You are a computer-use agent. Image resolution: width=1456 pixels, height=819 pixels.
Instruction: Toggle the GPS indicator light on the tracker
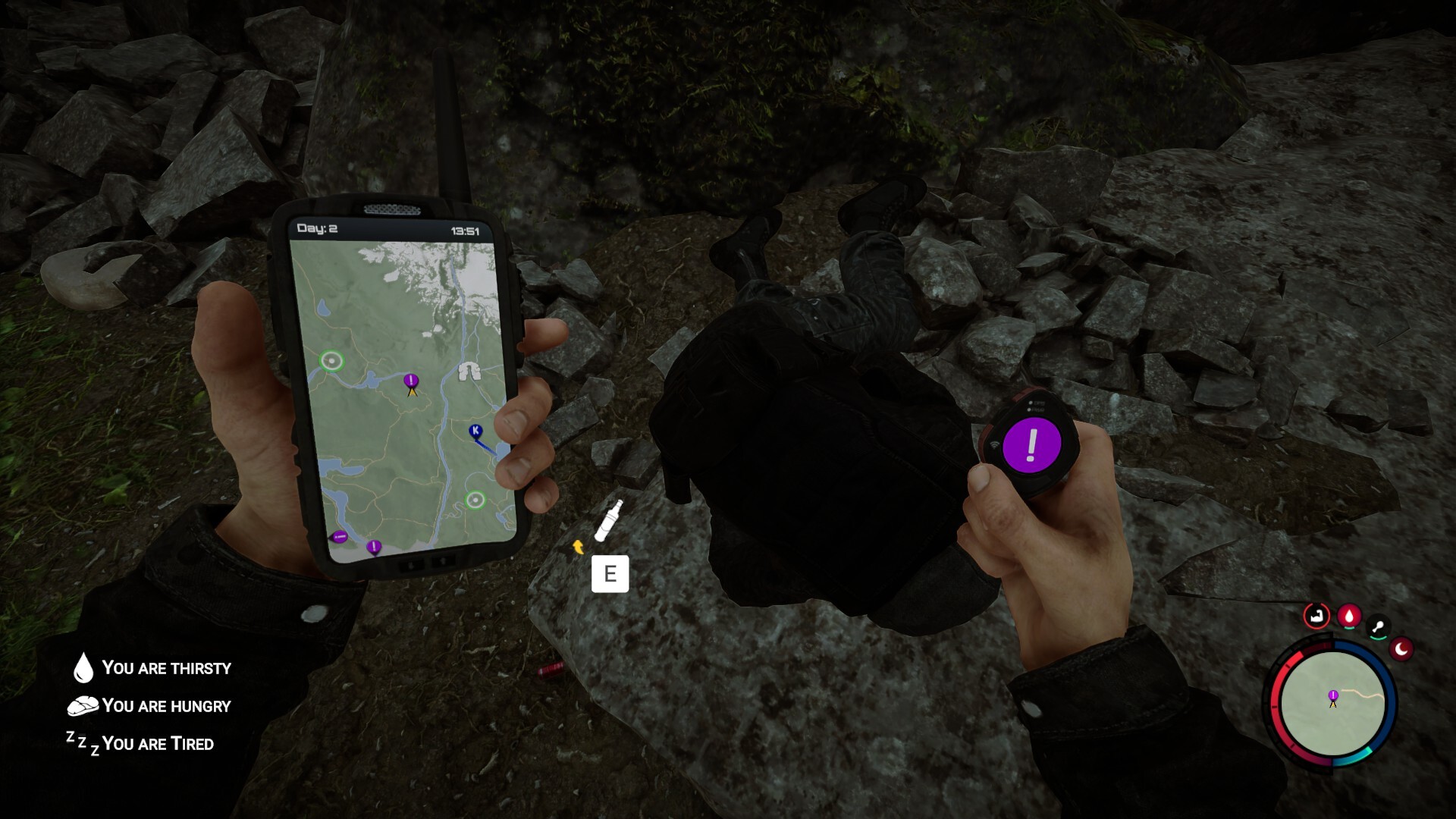1031,403
